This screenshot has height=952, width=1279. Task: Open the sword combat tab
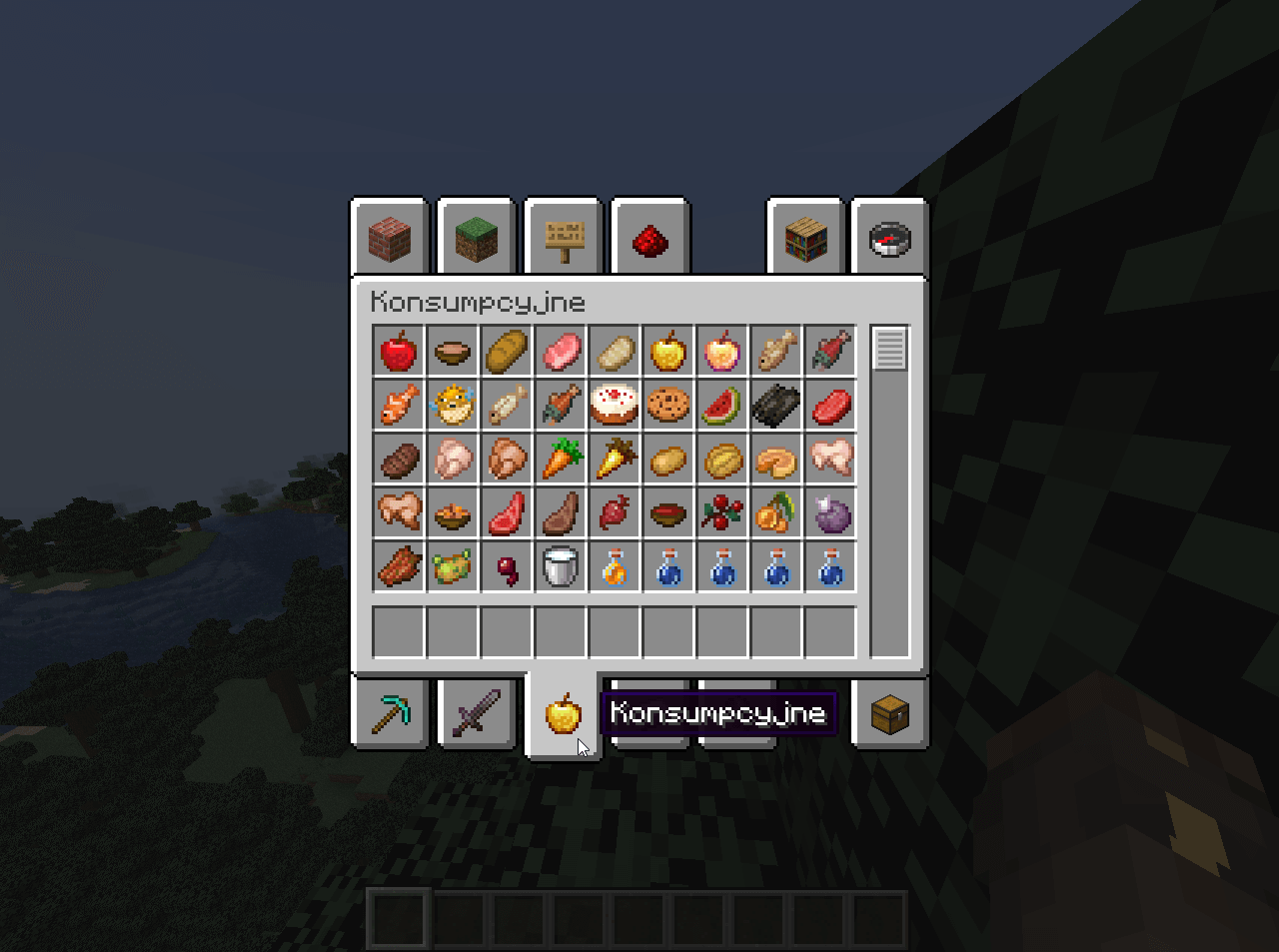477,713
